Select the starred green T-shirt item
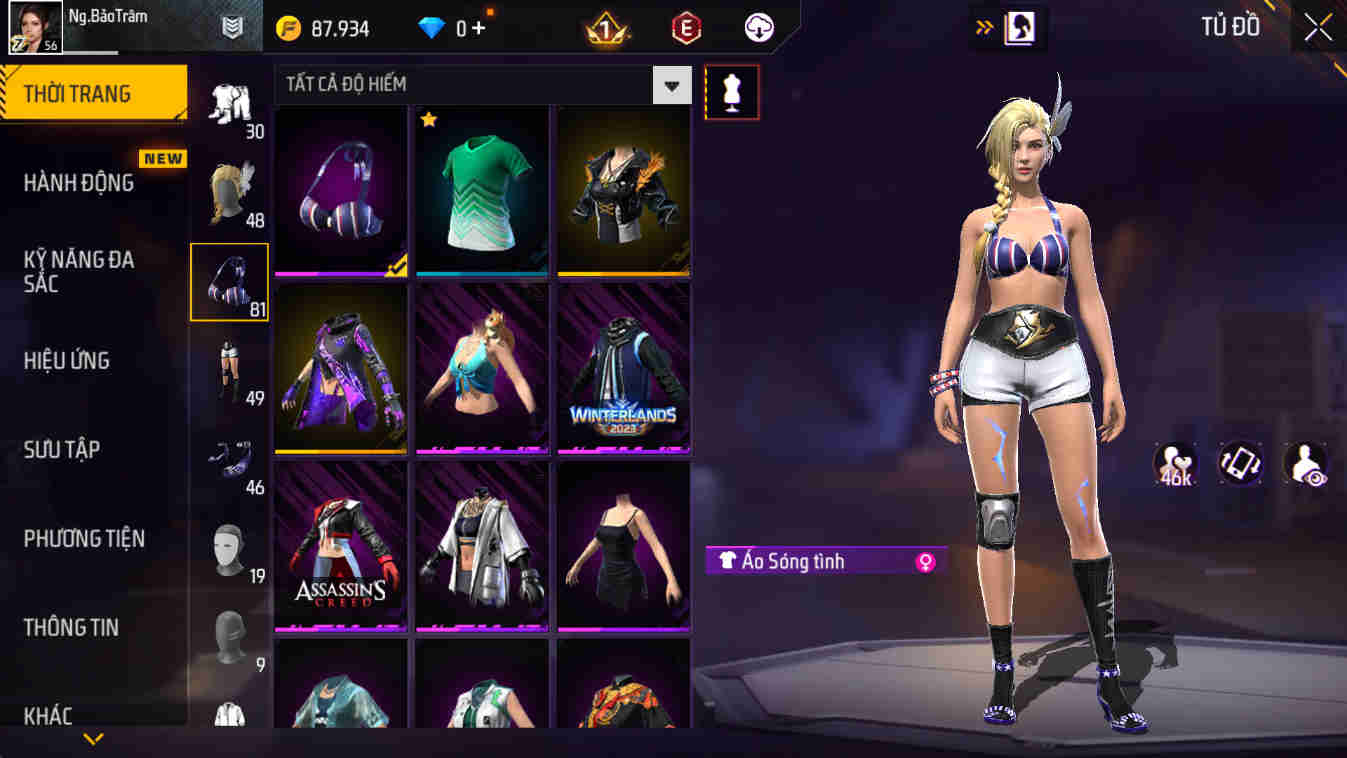Image resolution: width=1347 pixels, height=758 pixels. click(x=481, y=190)
